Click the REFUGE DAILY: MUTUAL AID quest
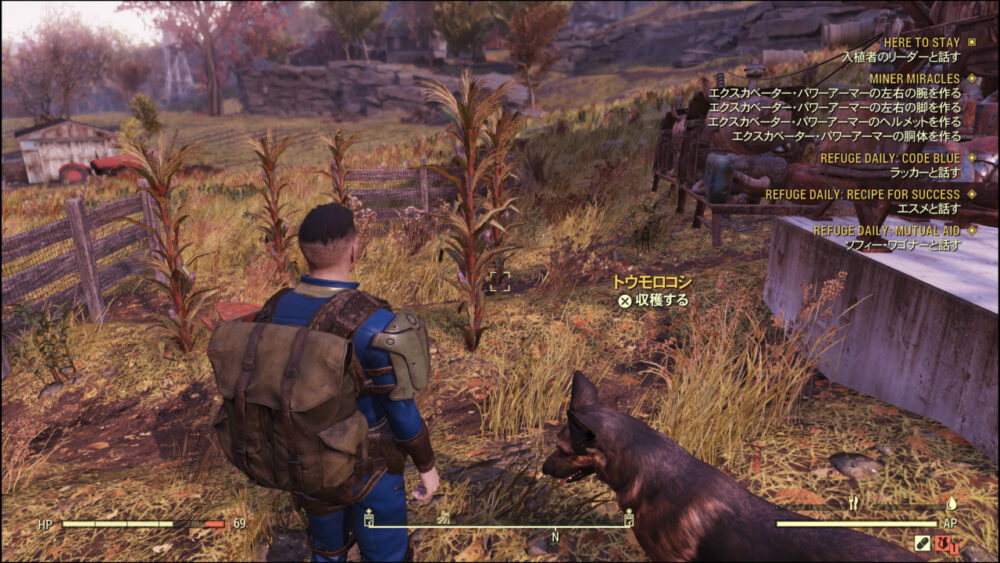The image size is (1000, 563). point(886,230)
